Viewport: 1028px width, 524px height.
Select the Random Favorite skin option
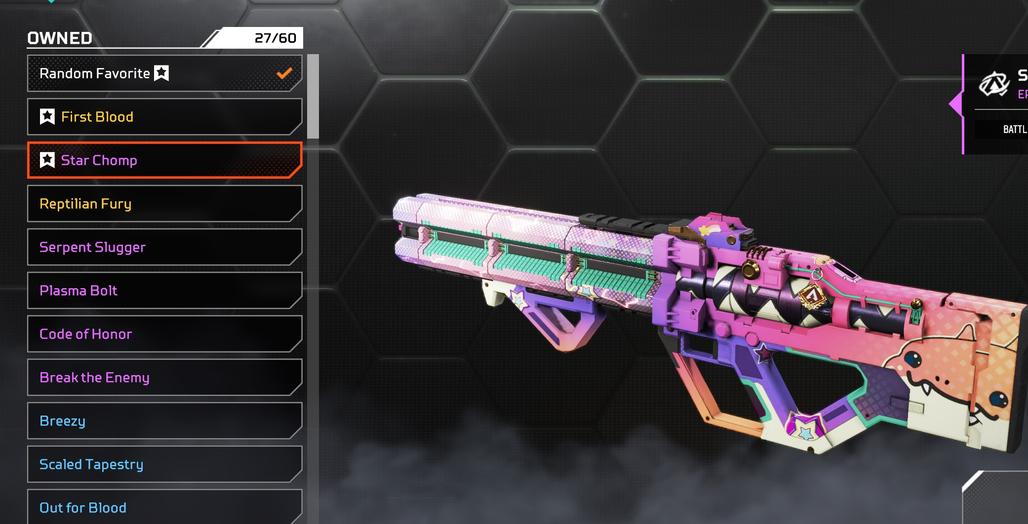[x=164, y=73]
